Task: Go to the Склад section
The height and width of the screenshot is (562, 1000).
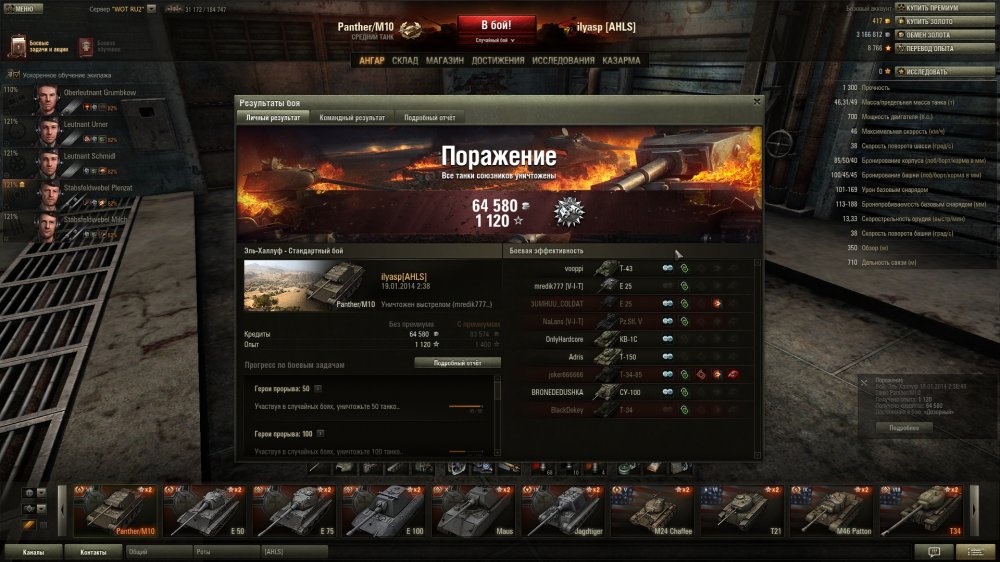Action: [x=405, y=61]
